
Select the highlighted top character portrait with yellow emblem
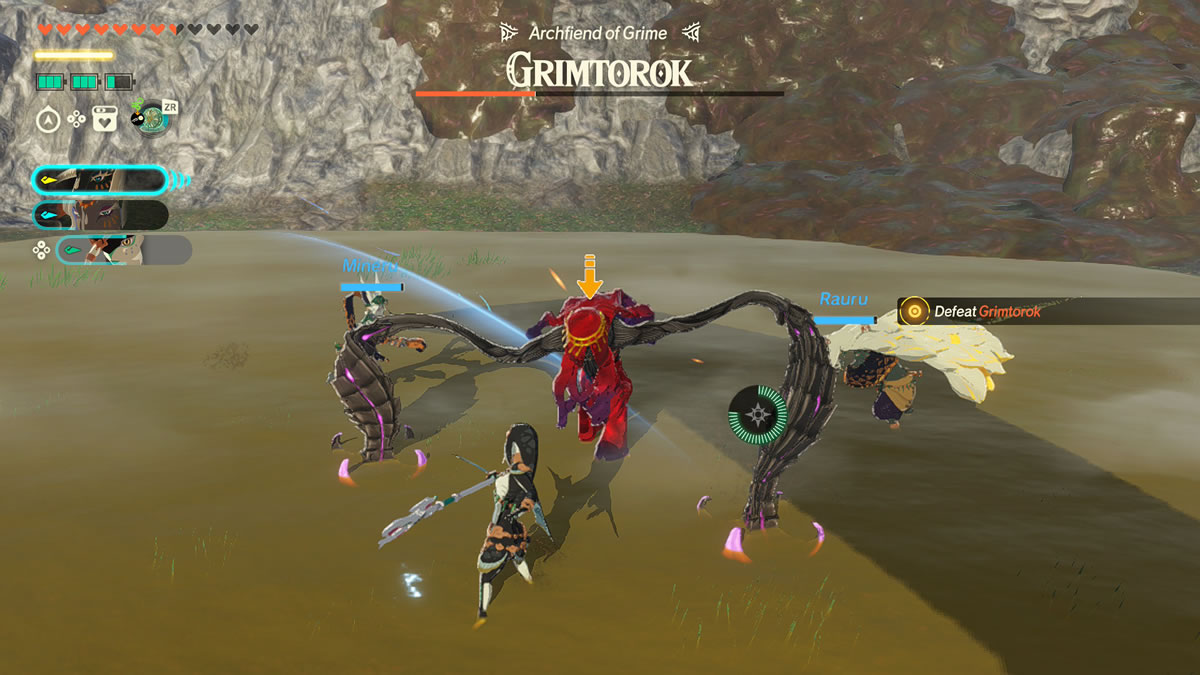(x=100, y=181)
